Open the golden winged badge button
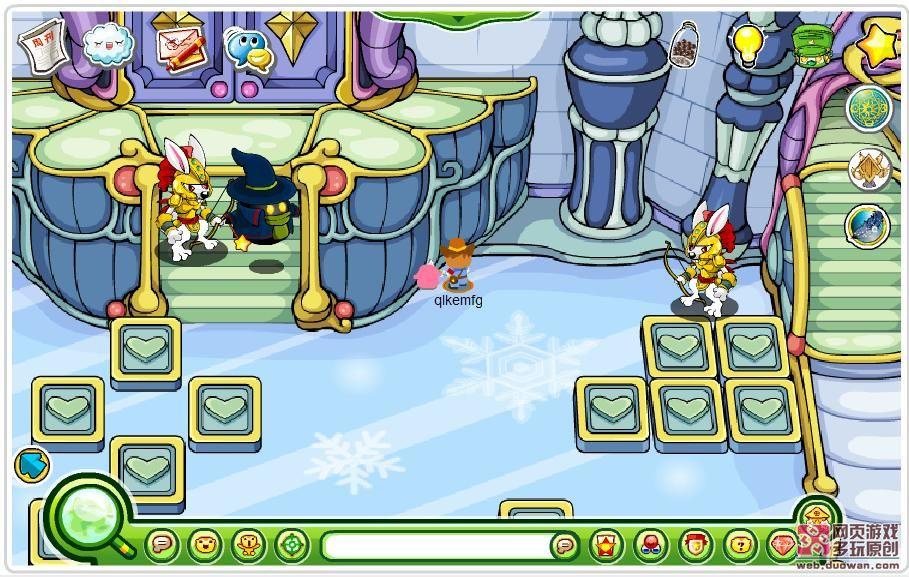909x577 pixels. 868,169
